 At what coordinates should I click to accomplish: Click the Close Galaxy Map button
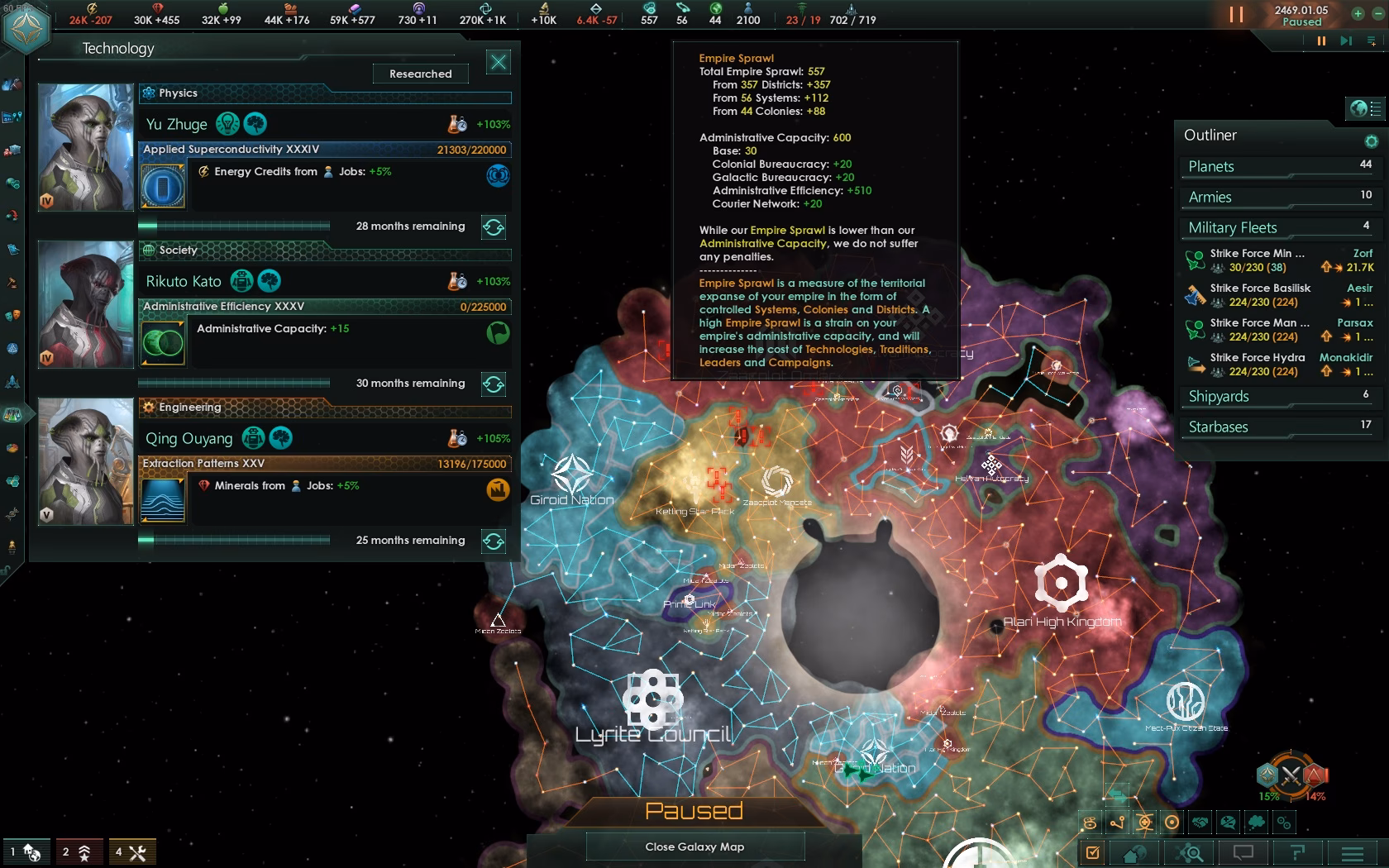coord(694,847)
